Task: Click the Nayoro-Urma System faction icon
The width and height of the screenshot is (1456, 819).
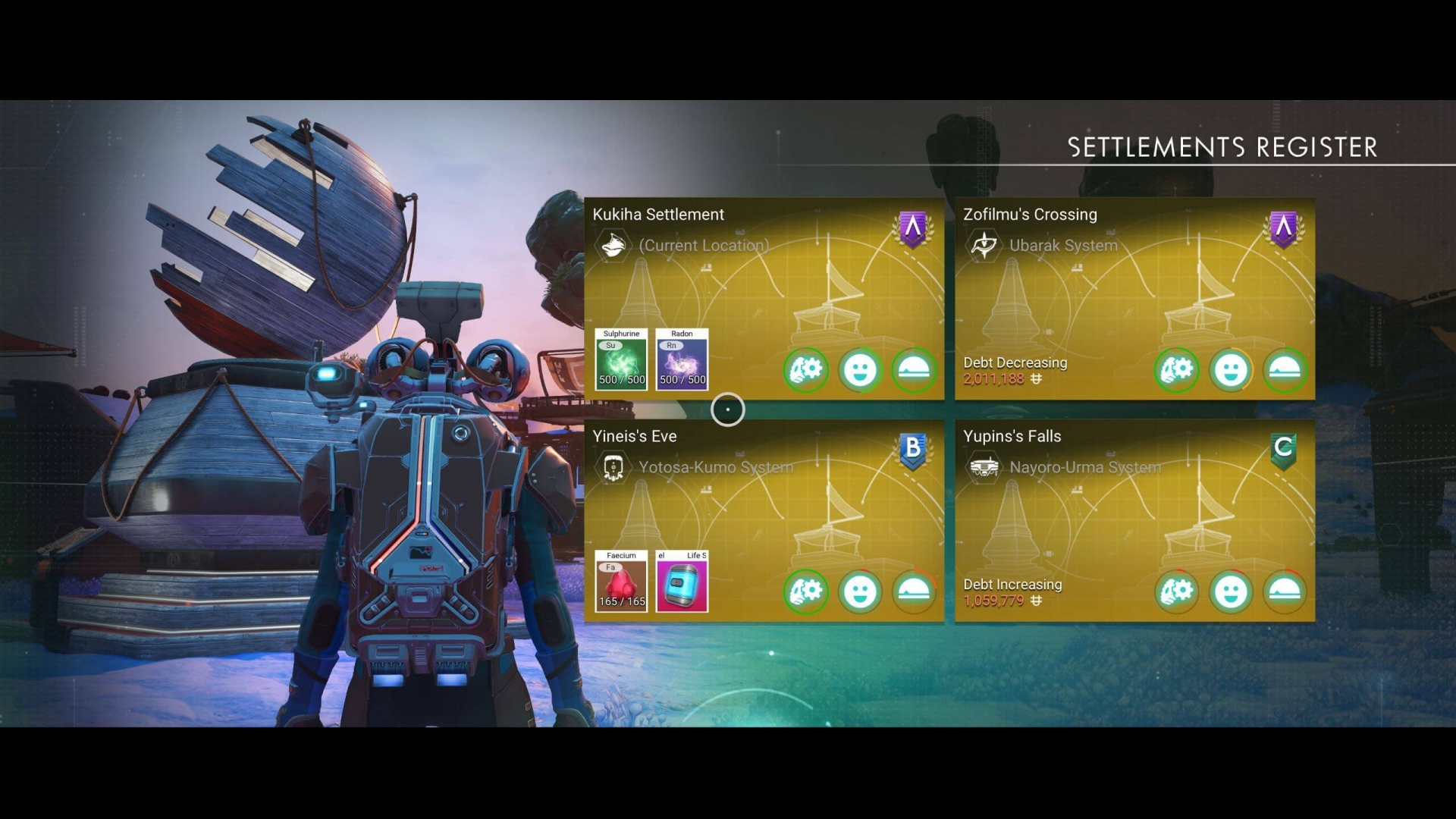Action: pyautogui.click(x=984, y=467)
